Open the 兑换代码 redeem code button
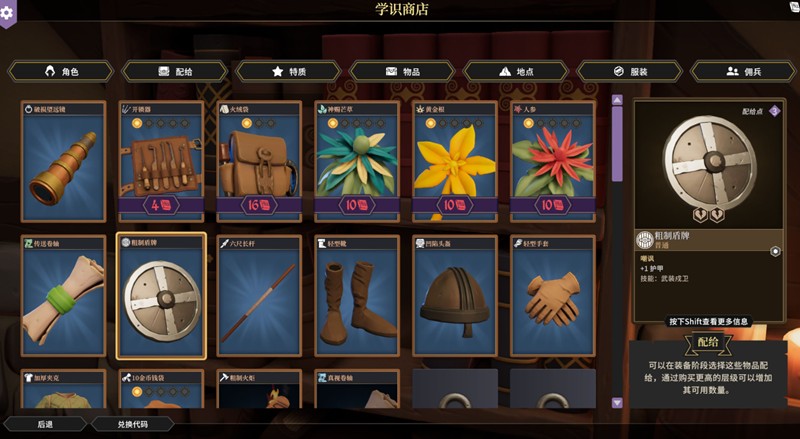The image size is (800, 439). point(132,424)
